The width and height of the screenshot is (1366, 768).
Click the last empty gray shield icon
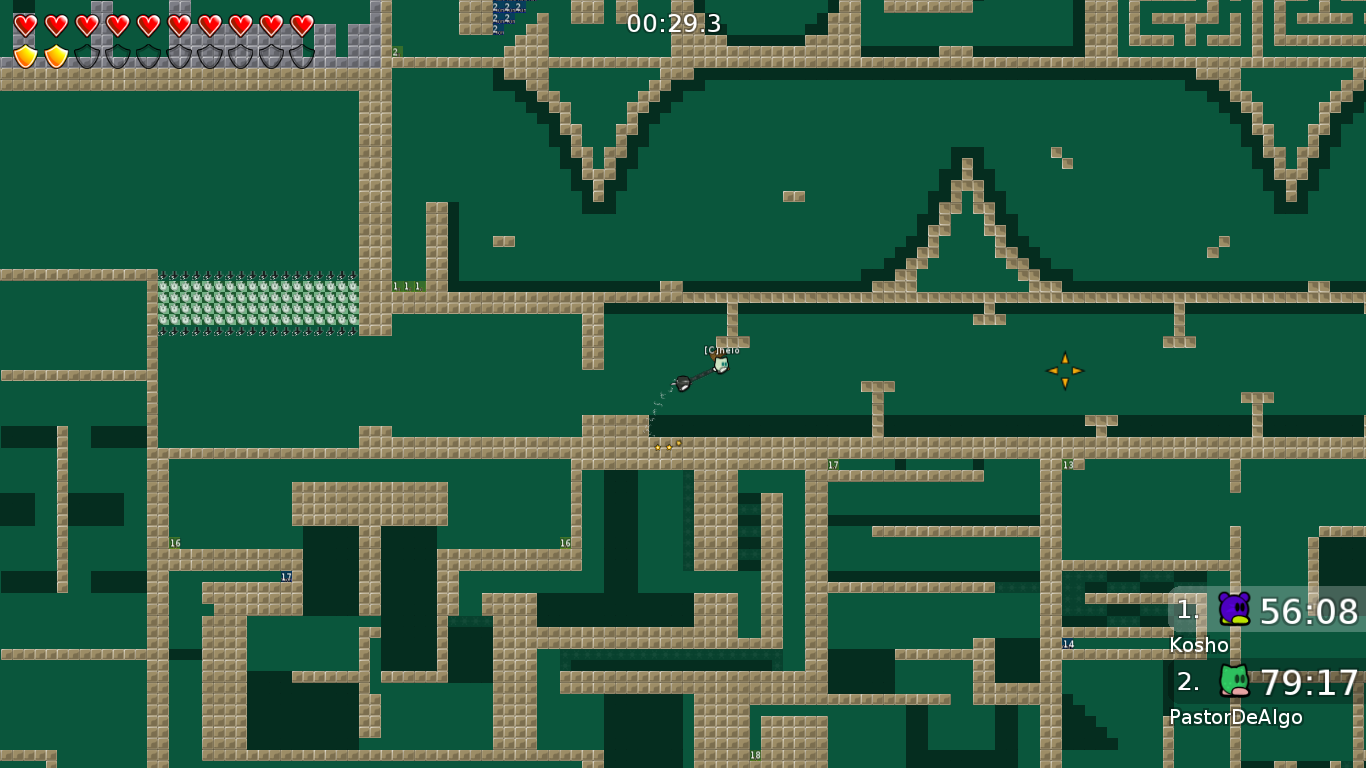pos(302,56)
